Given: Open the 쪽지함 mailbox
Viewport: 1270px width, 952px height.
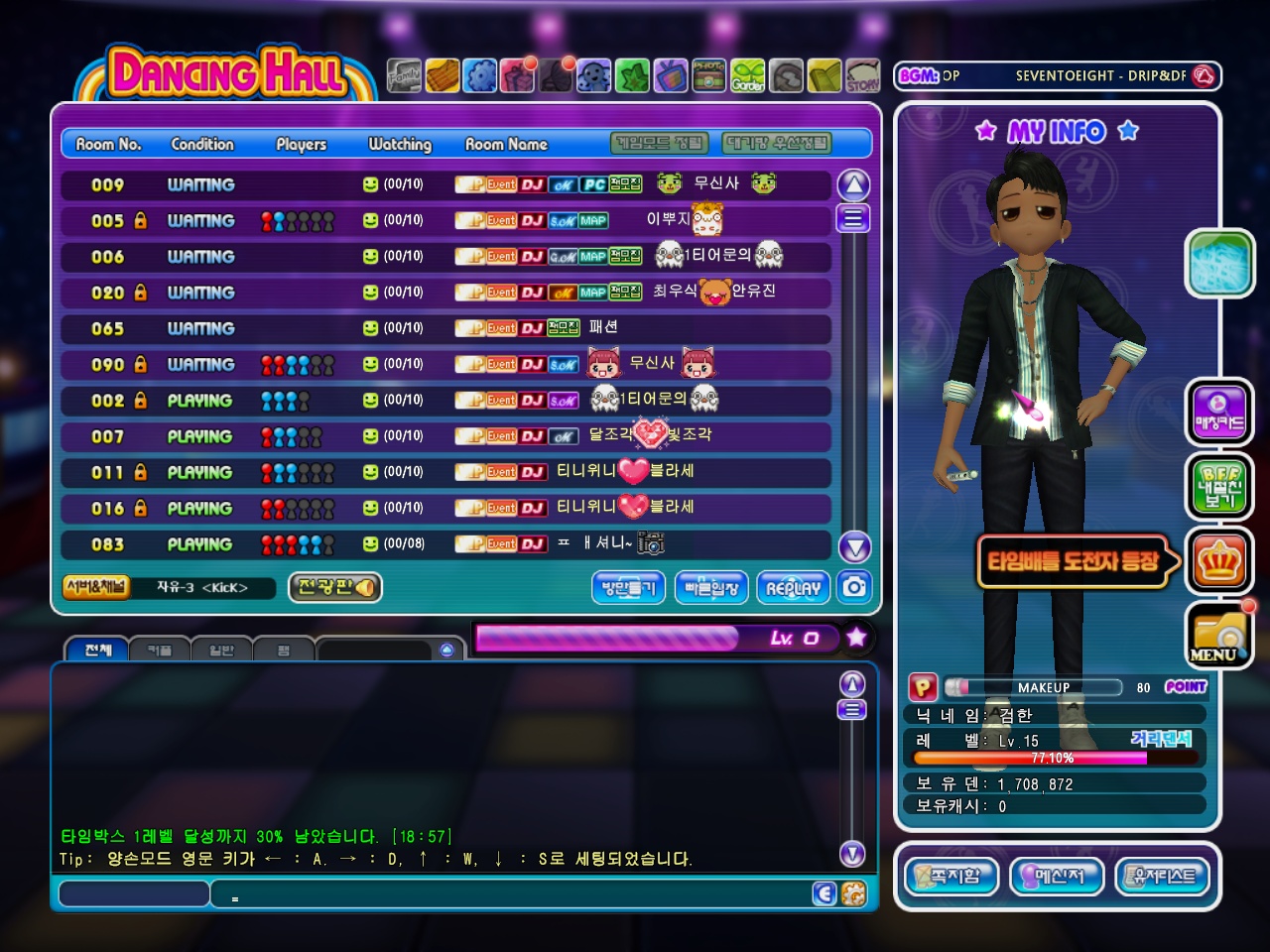Looking at the screenshot, I should point(952,876).
